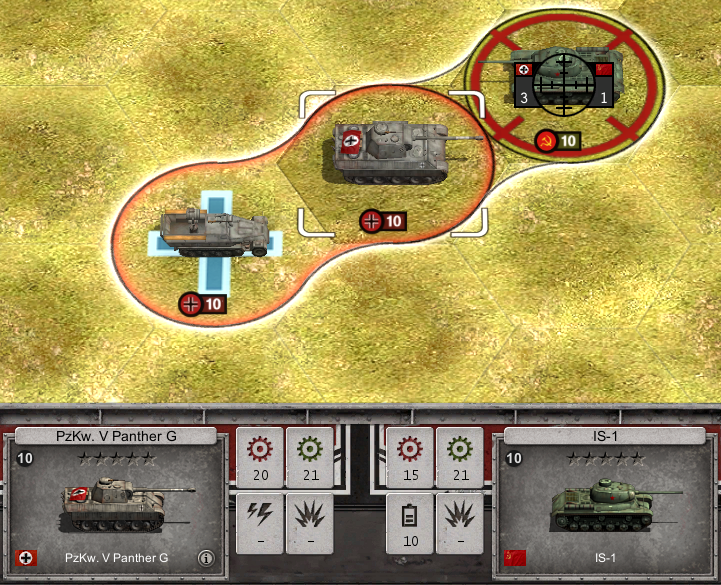Click the IS-1's explosion stat tile
The width and height of the screenshot is (721, 585).
(x=460, y=523)
